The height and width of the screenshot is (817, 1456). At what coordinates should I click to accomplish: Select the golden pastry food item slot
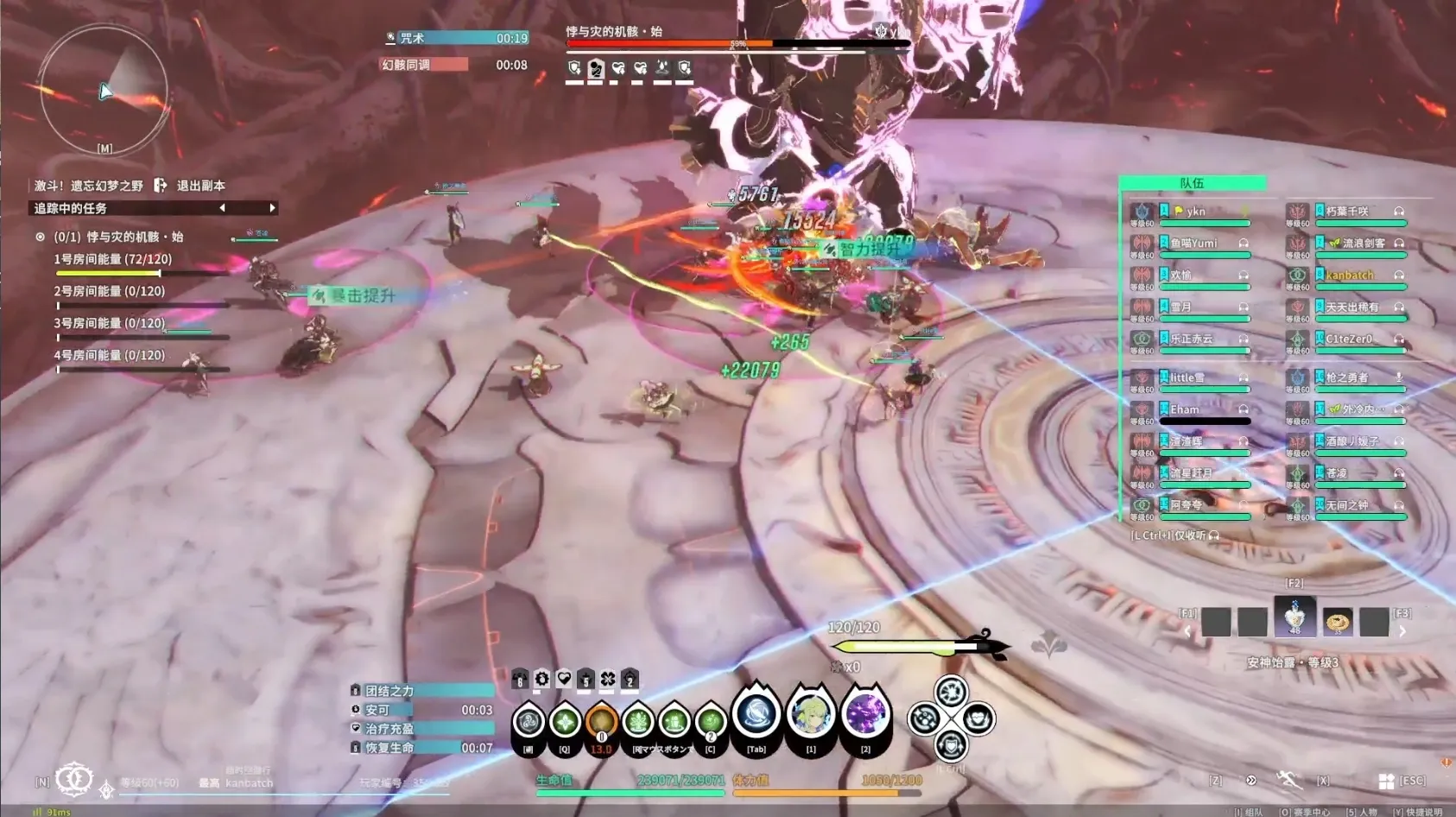(1338, 621)
